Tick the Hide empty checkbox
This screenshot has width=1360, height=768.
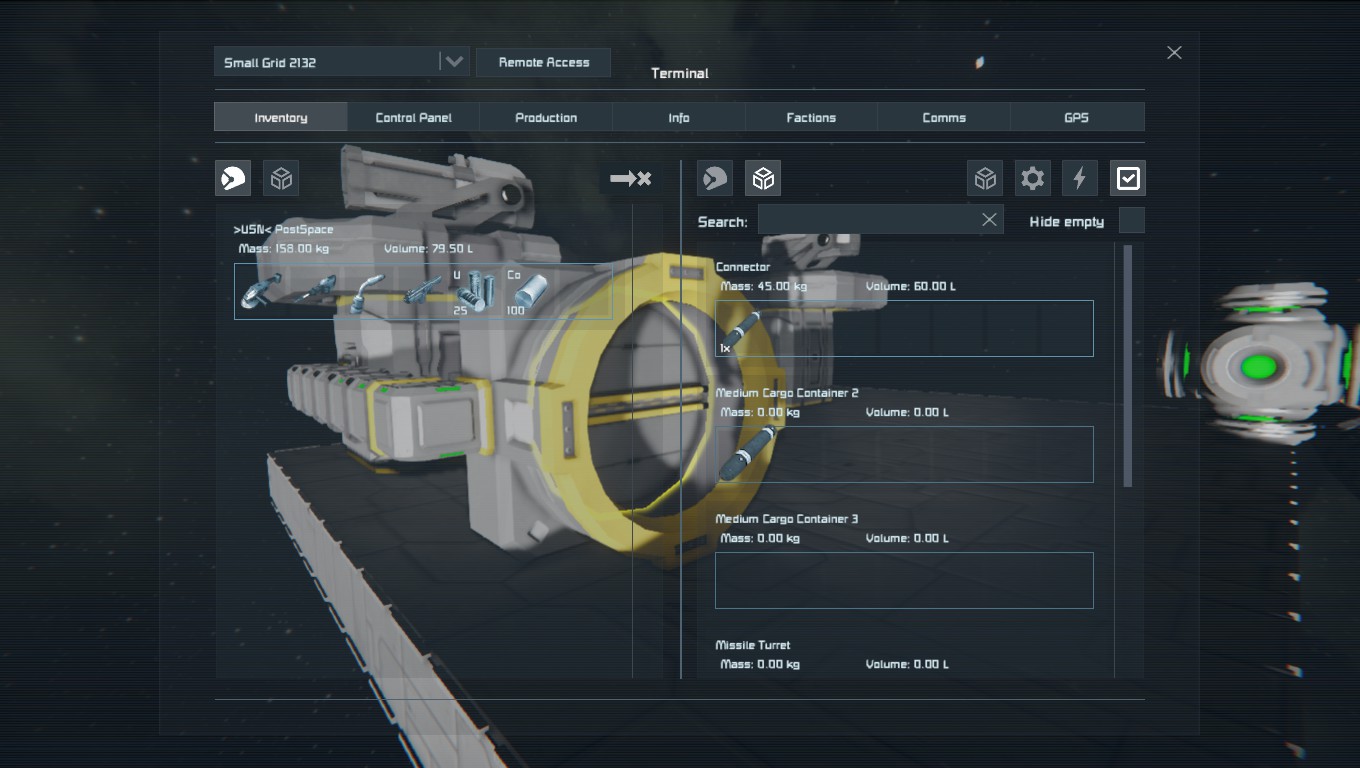tap(1131, 221)
